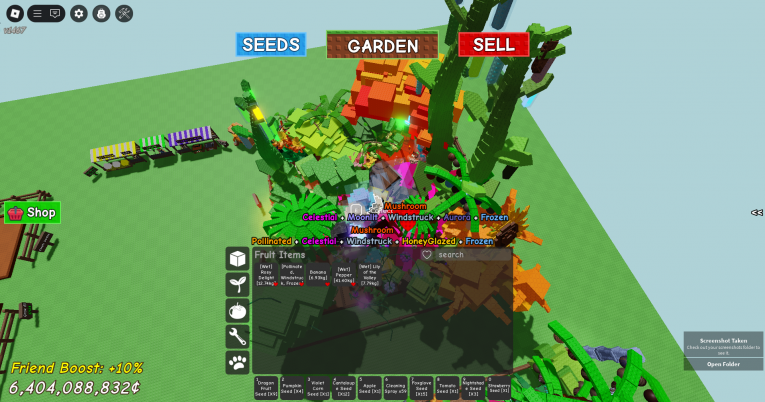Toggle the backpack icon
This screenshot has width=765, height=402.
point(101,13)
